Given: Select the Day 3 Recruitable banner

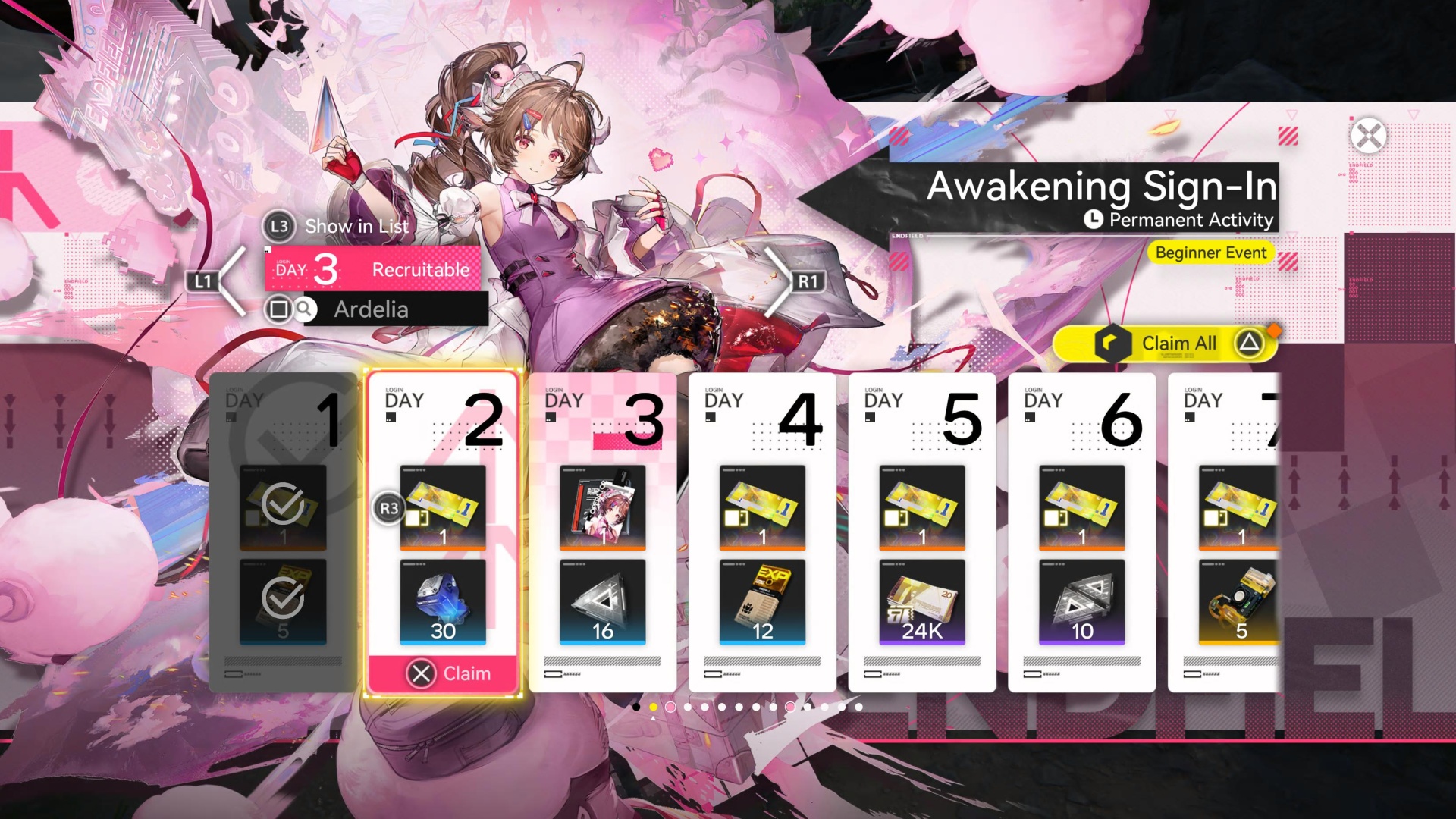Looking at the screenshot, I should click(x=372, y=268).
